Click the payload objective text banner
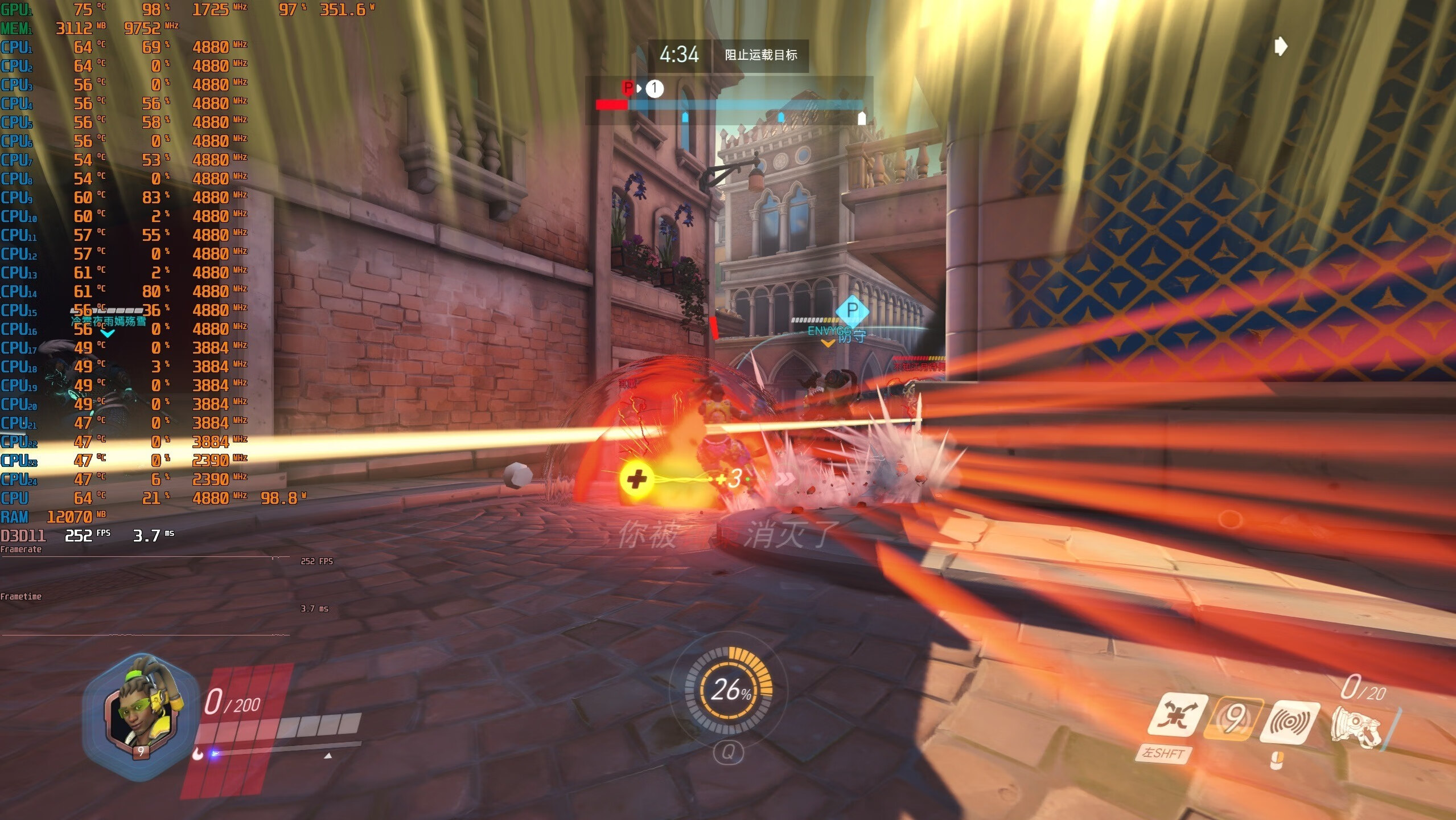 pos(760,55)
